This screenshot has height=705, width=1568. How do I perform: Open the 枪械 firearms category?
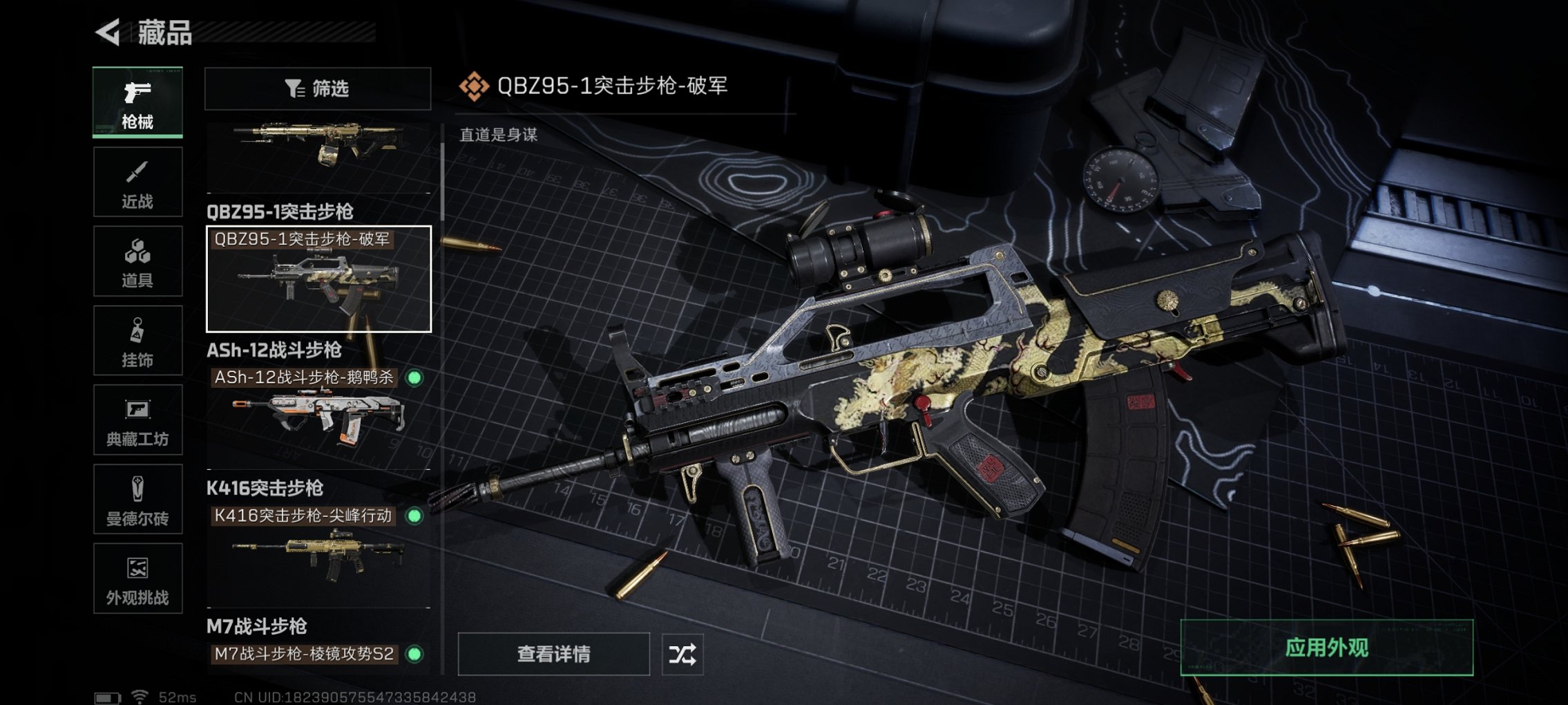pyautogui.click(x=137, y=102)
